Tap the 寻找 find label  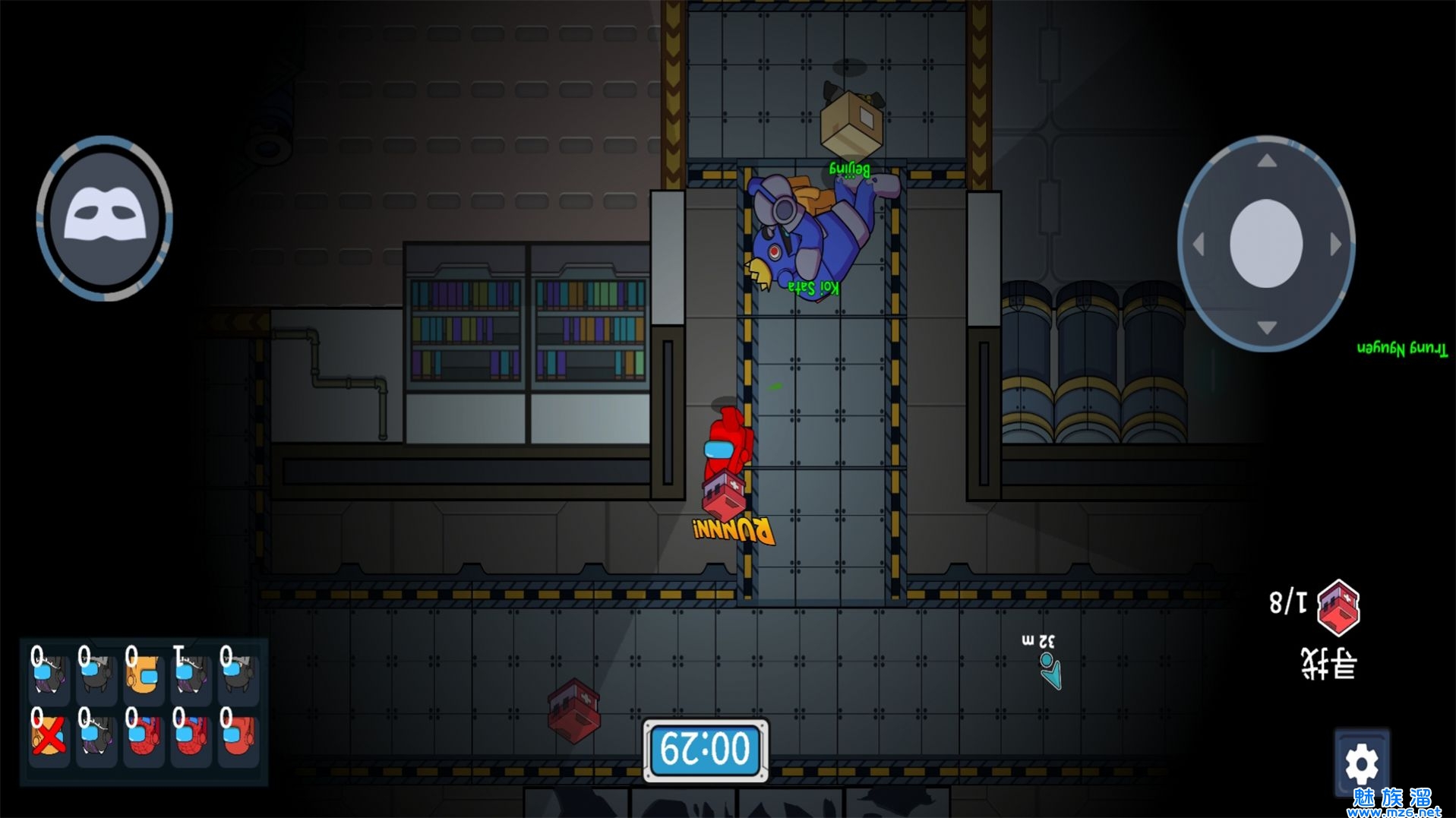coord(1328,664)
